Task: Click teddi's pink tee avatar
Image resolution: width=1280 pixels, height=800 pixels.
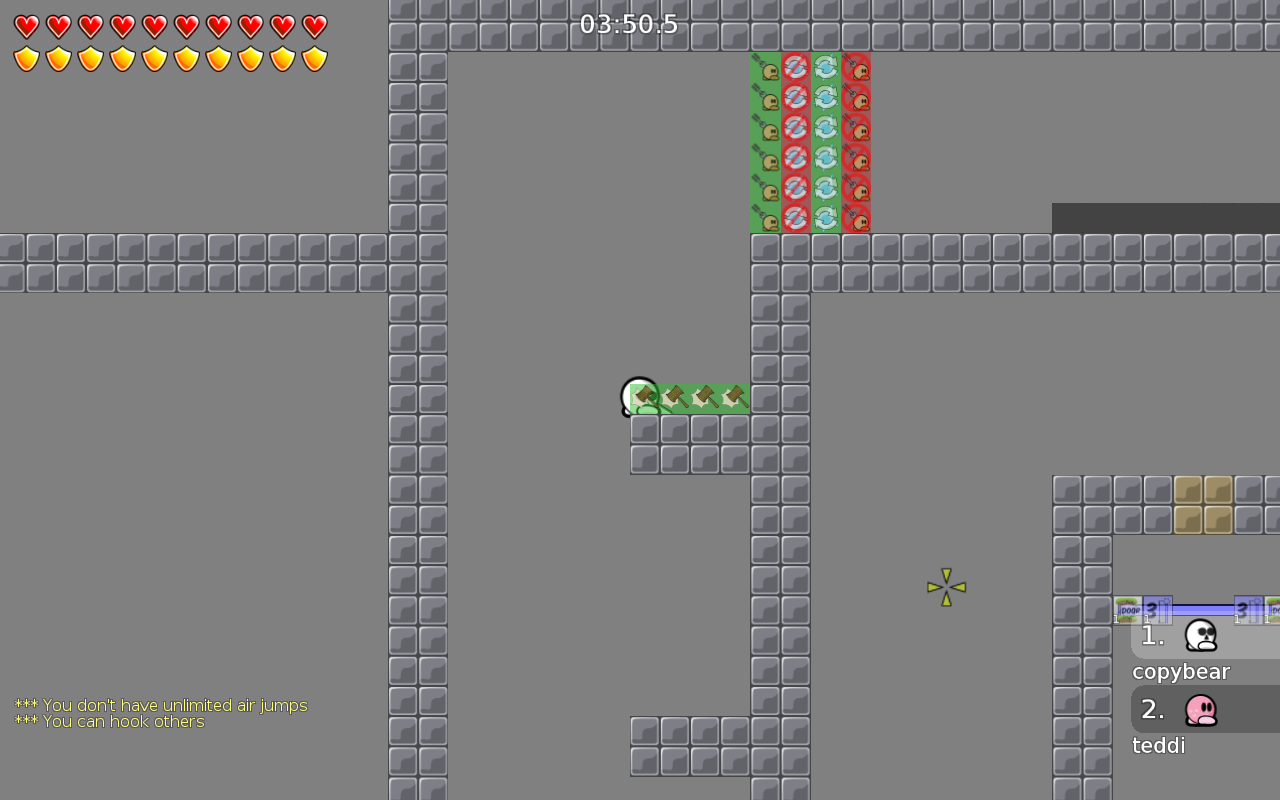Action: click(x=1200, y=709)
